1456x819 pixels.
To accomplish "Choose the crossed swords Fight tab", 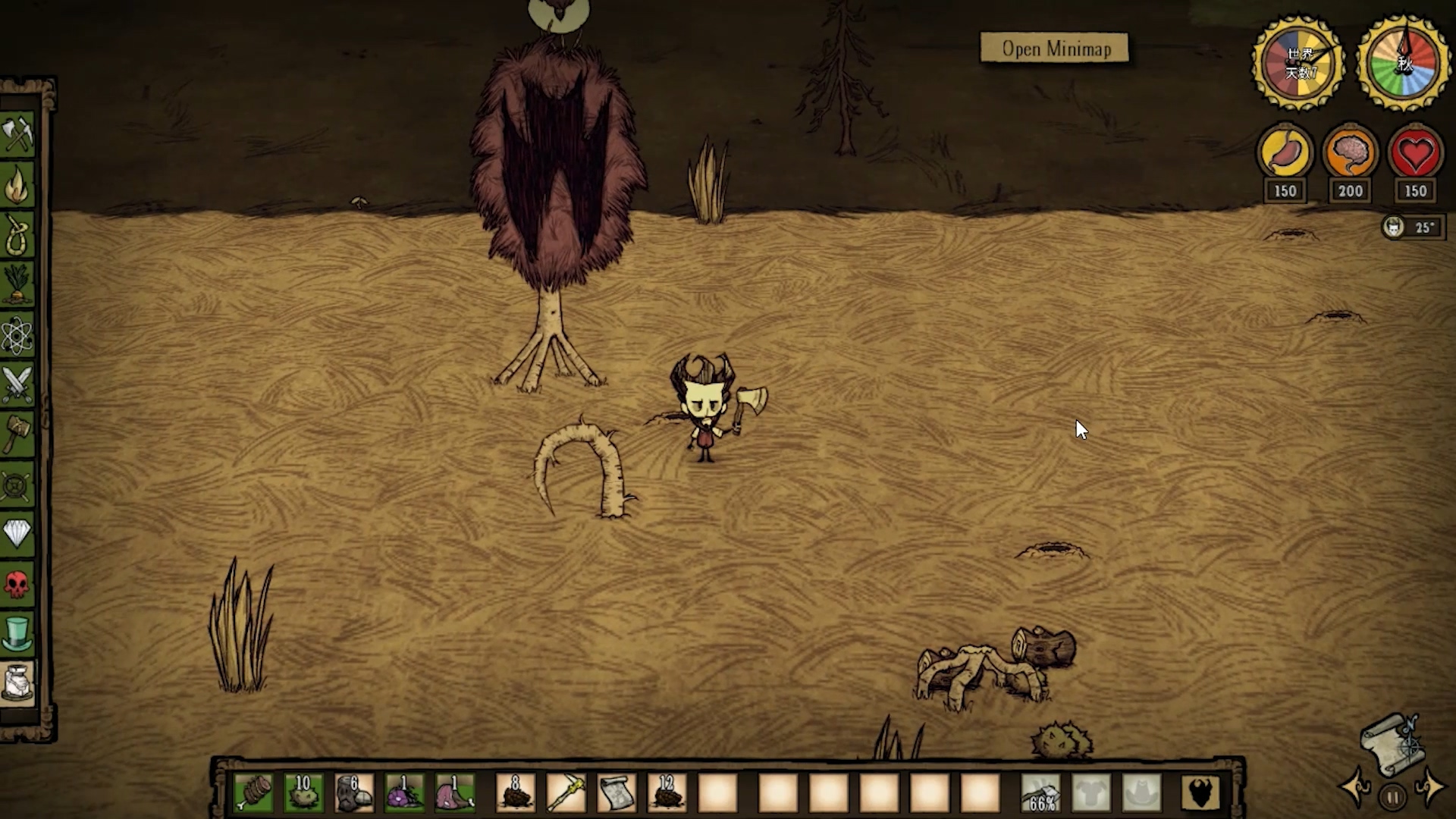I will [x=17, y=384].
